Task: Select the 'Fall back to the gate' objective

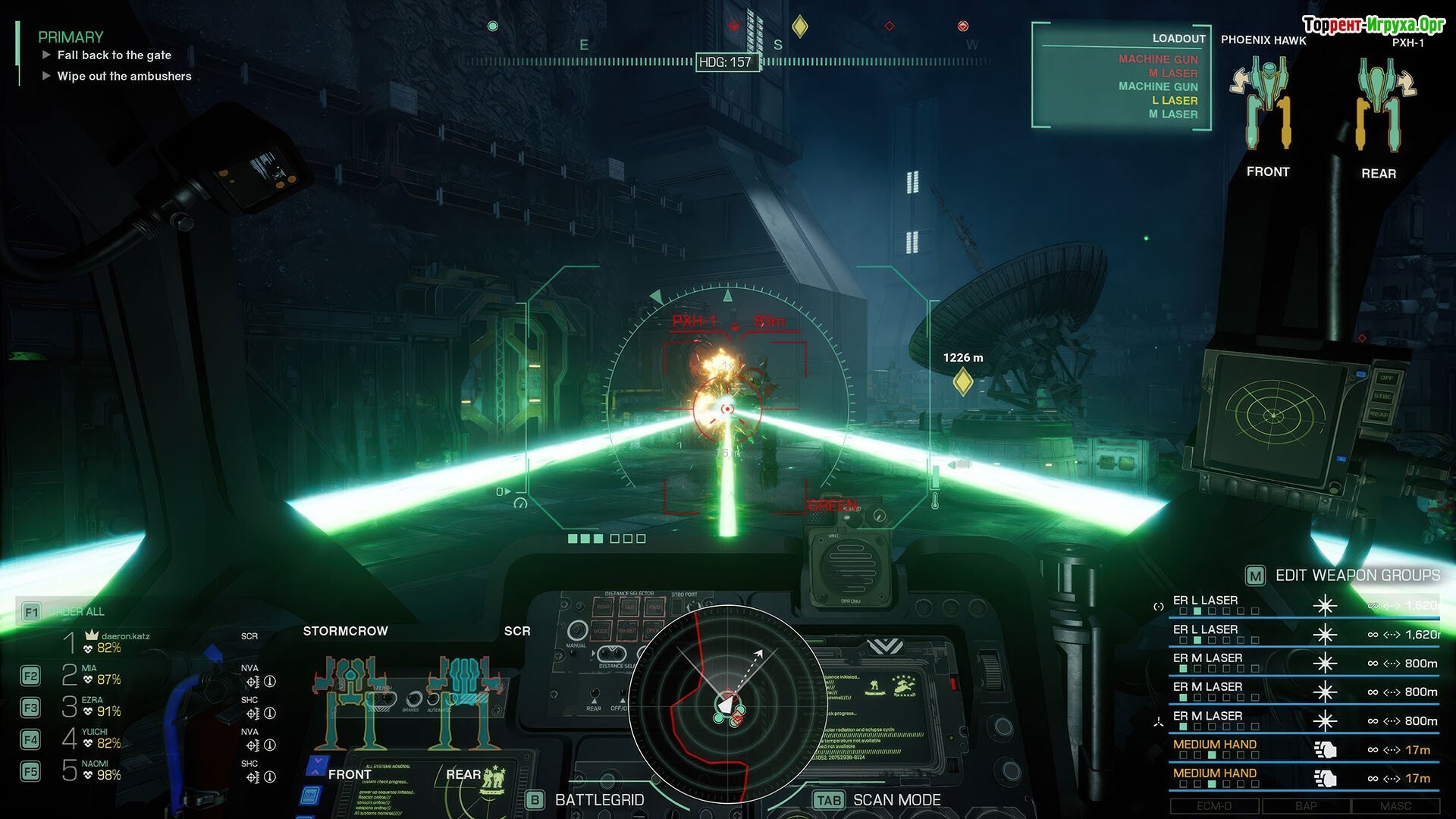Action: [114, 55]
